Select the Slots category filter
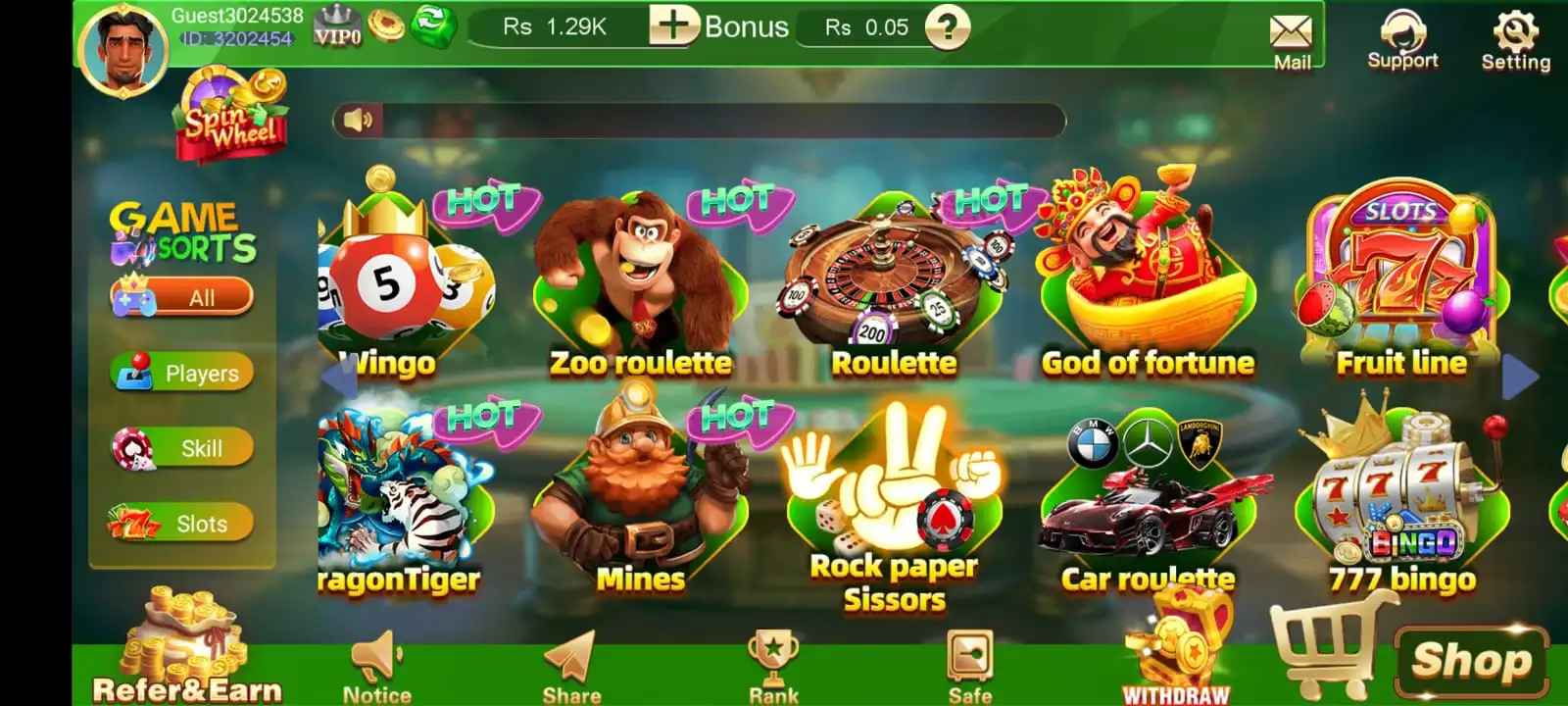This screenshot has width=1568, height=706. click(x=183, y=524)
